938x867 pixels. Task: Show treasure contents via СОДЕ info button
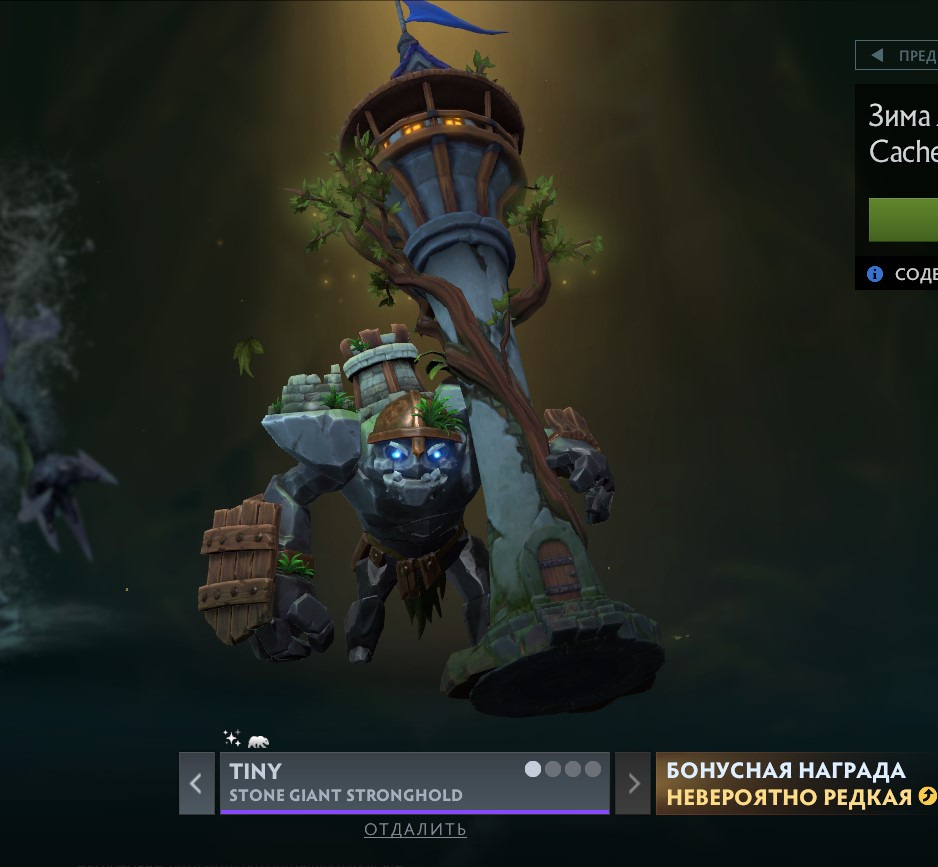[x=901, y=274]
